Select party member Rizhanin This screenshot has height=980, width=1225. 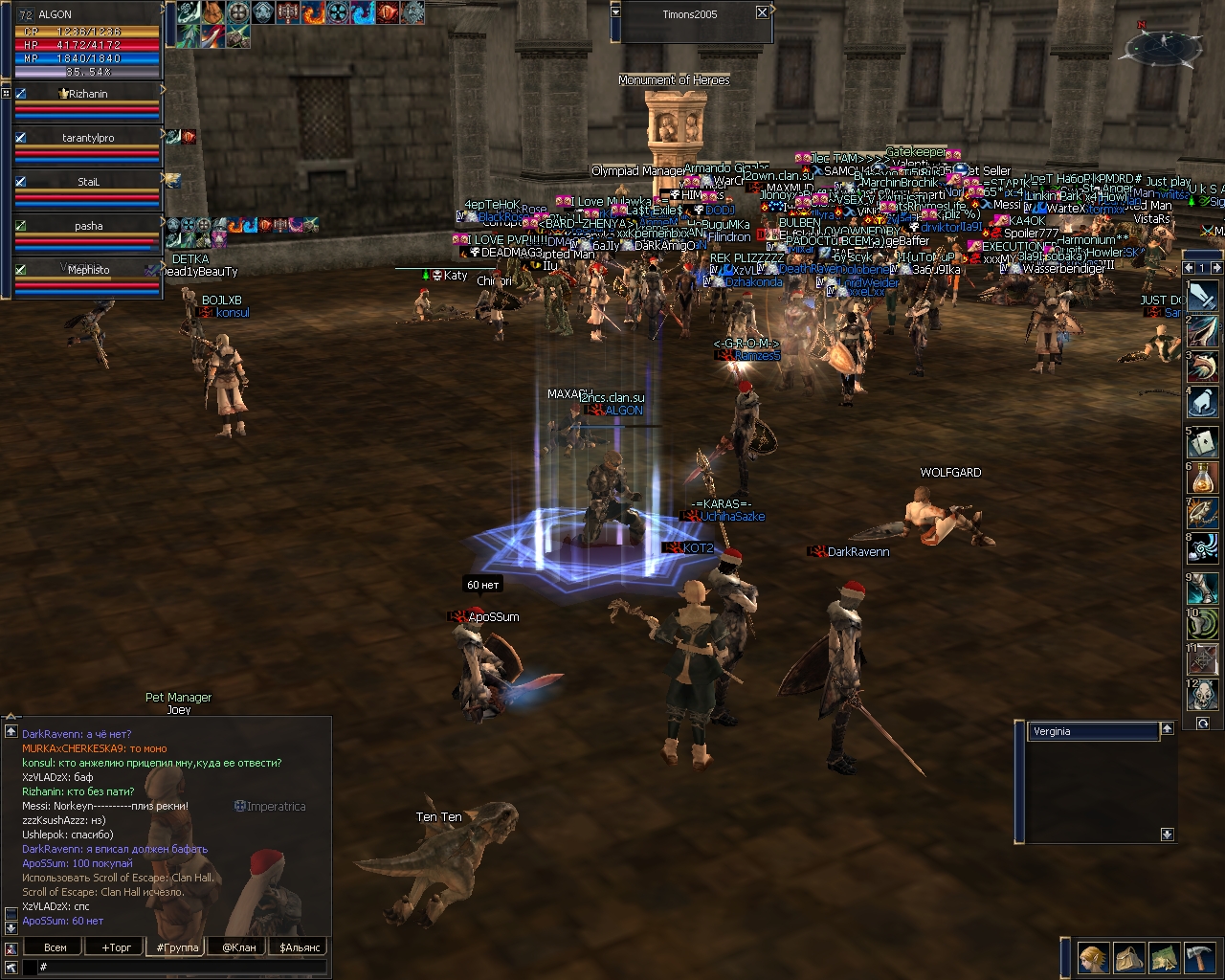(88, 95)
